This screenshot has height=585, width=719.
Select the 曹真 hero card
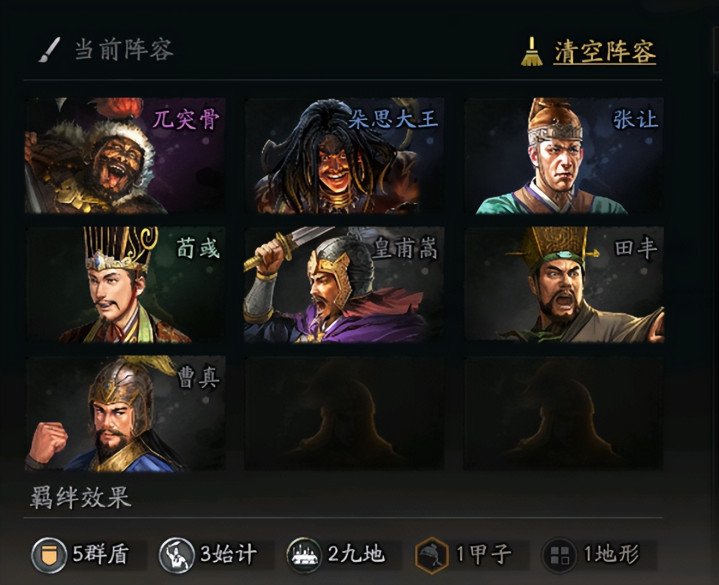coord(126,413)
